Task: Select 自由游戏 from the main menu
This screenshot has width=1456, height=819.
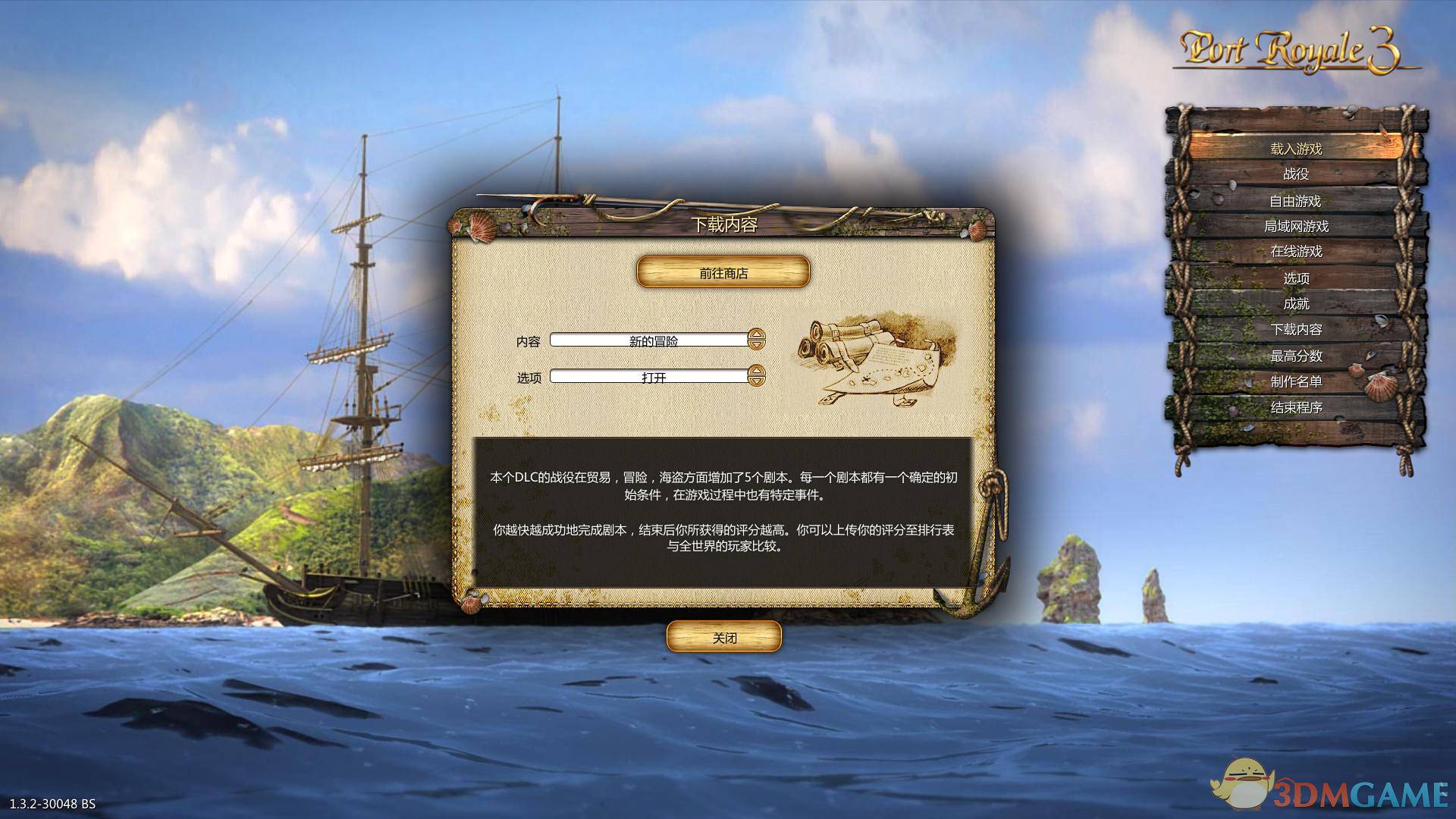Action: [x=1294, y=201]
